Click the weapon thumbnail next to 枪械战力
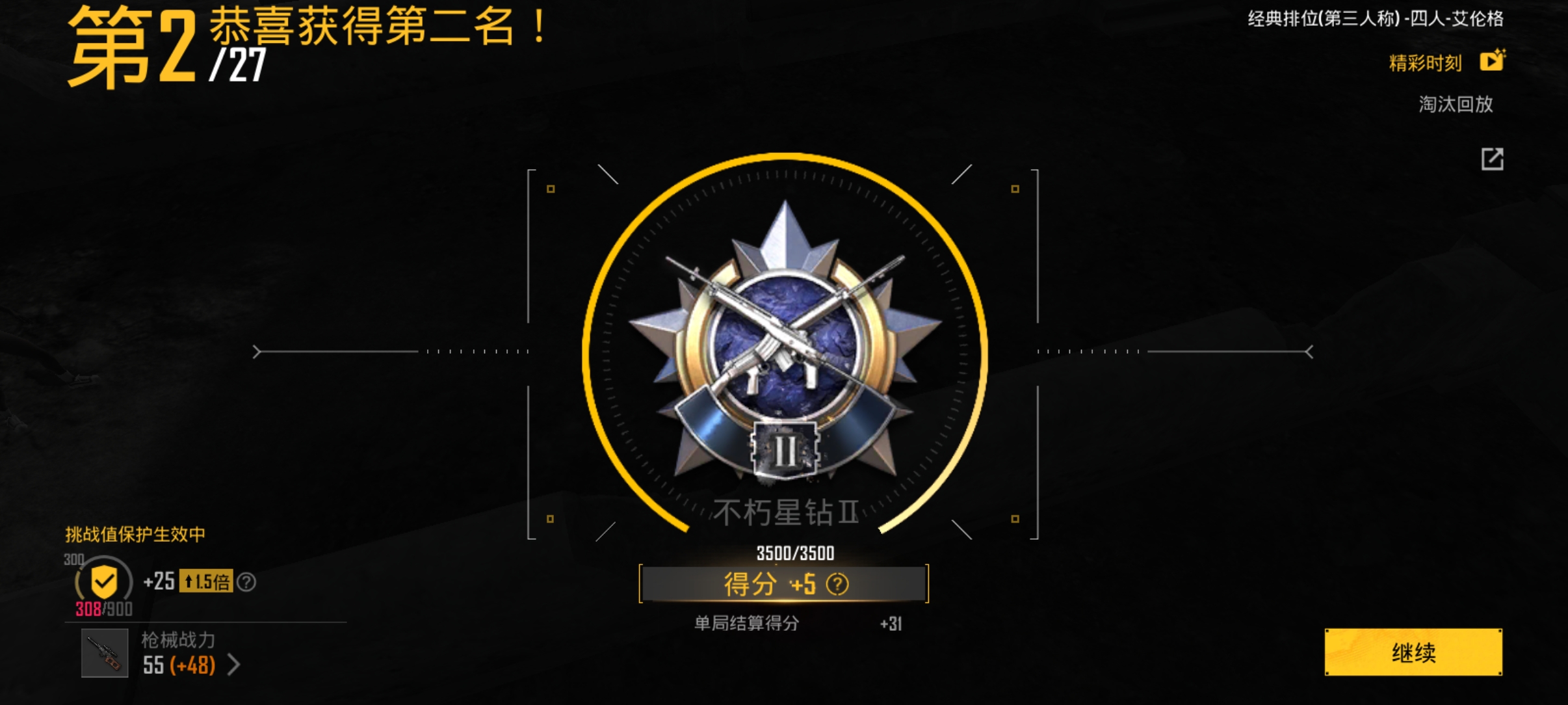The image size is (1568, 705). tap(104, 654)
